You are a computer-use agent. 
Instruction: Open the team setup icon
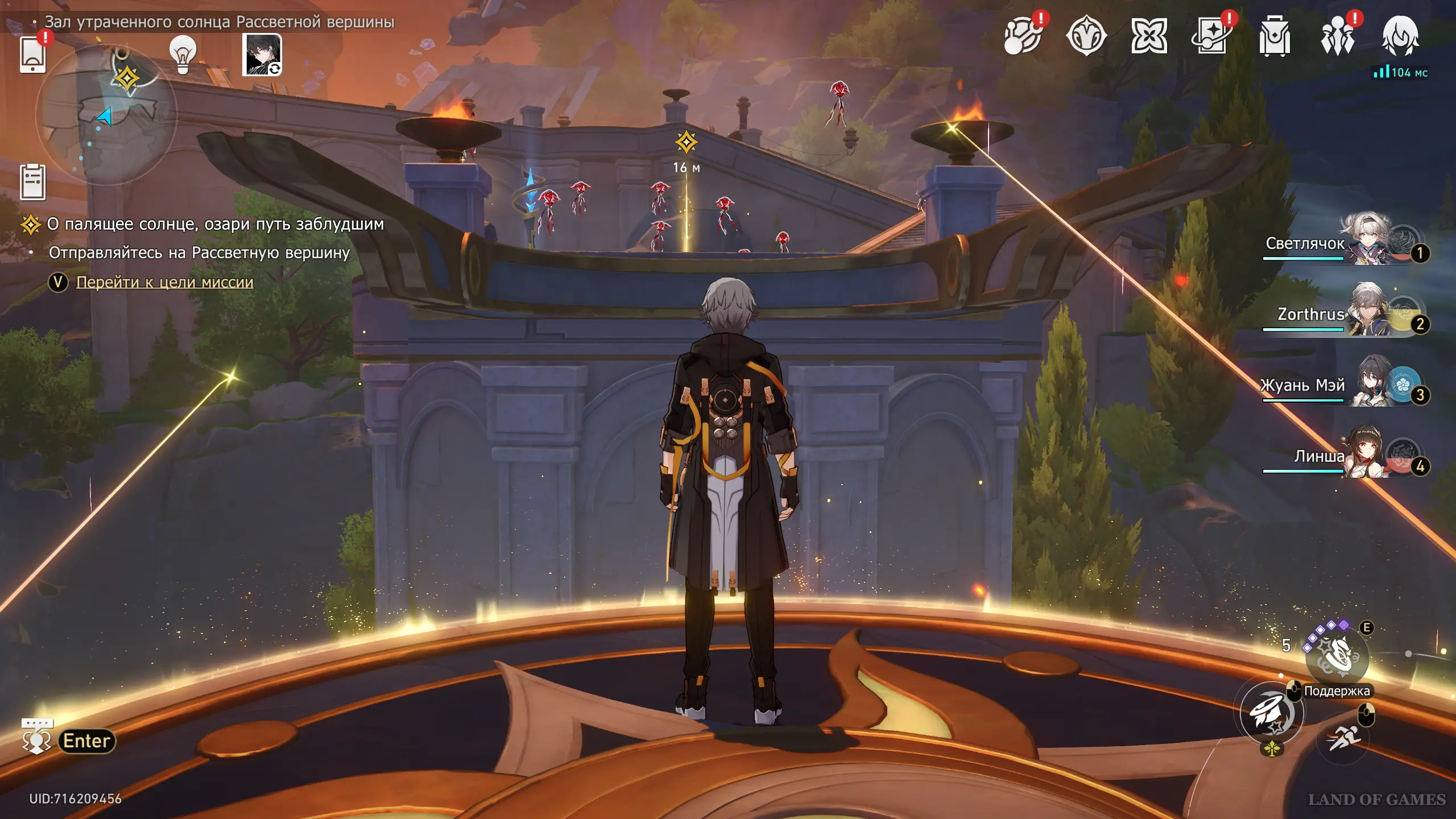point(1337,36)
